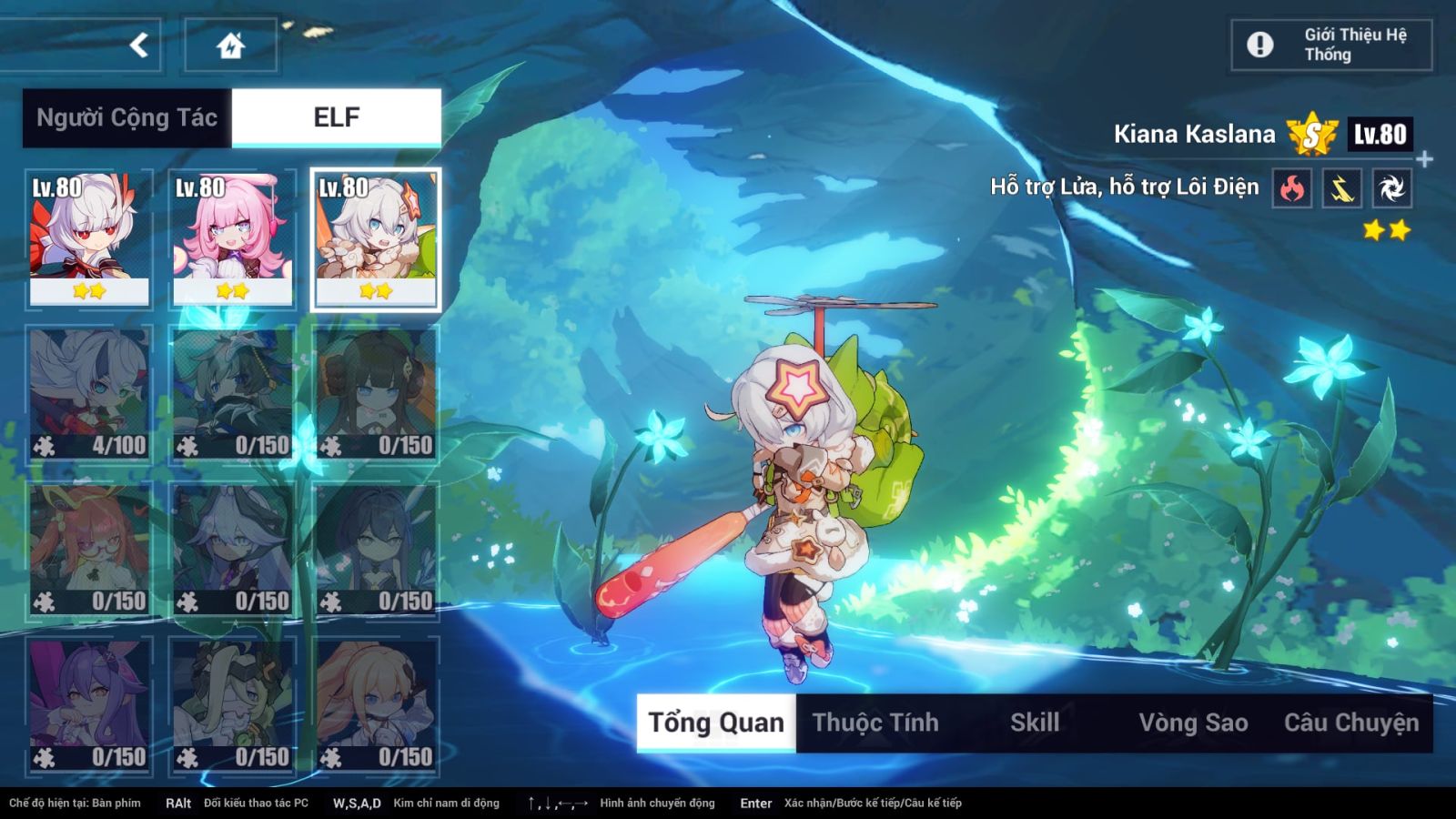The image size is (1456, 819).
Task: Open the Tổng Quan tab
Action: (x=716, y=723)
